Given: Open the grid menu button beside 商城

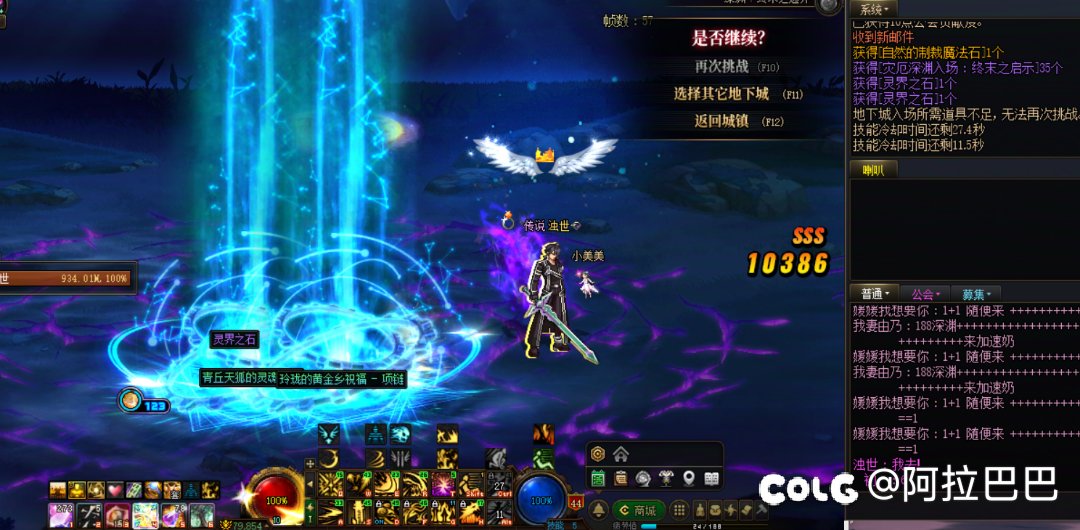Looking at the screenshot, I should 677,510.
